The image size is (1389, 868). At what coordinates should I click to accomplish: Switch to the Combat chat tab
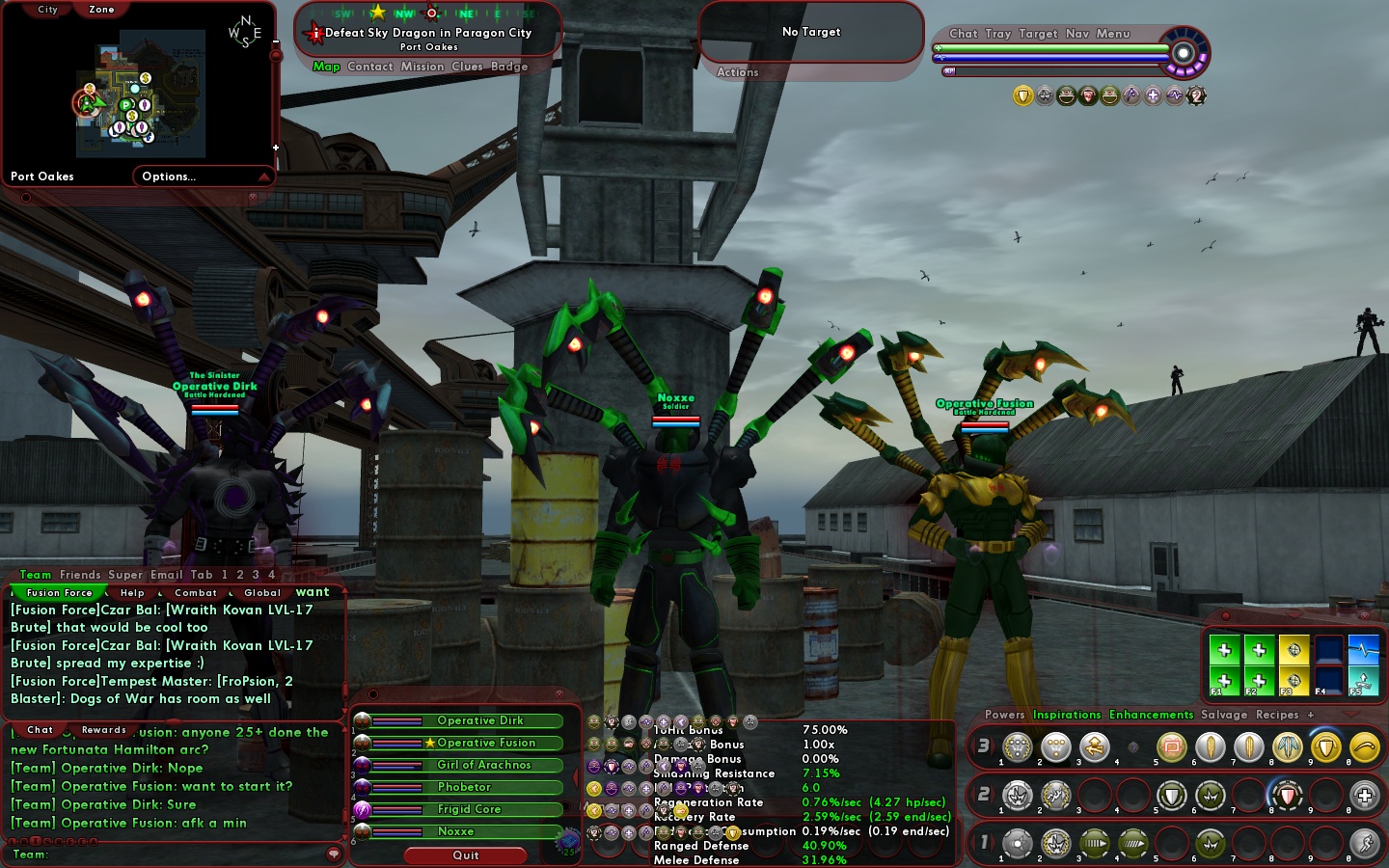[196, 593]
